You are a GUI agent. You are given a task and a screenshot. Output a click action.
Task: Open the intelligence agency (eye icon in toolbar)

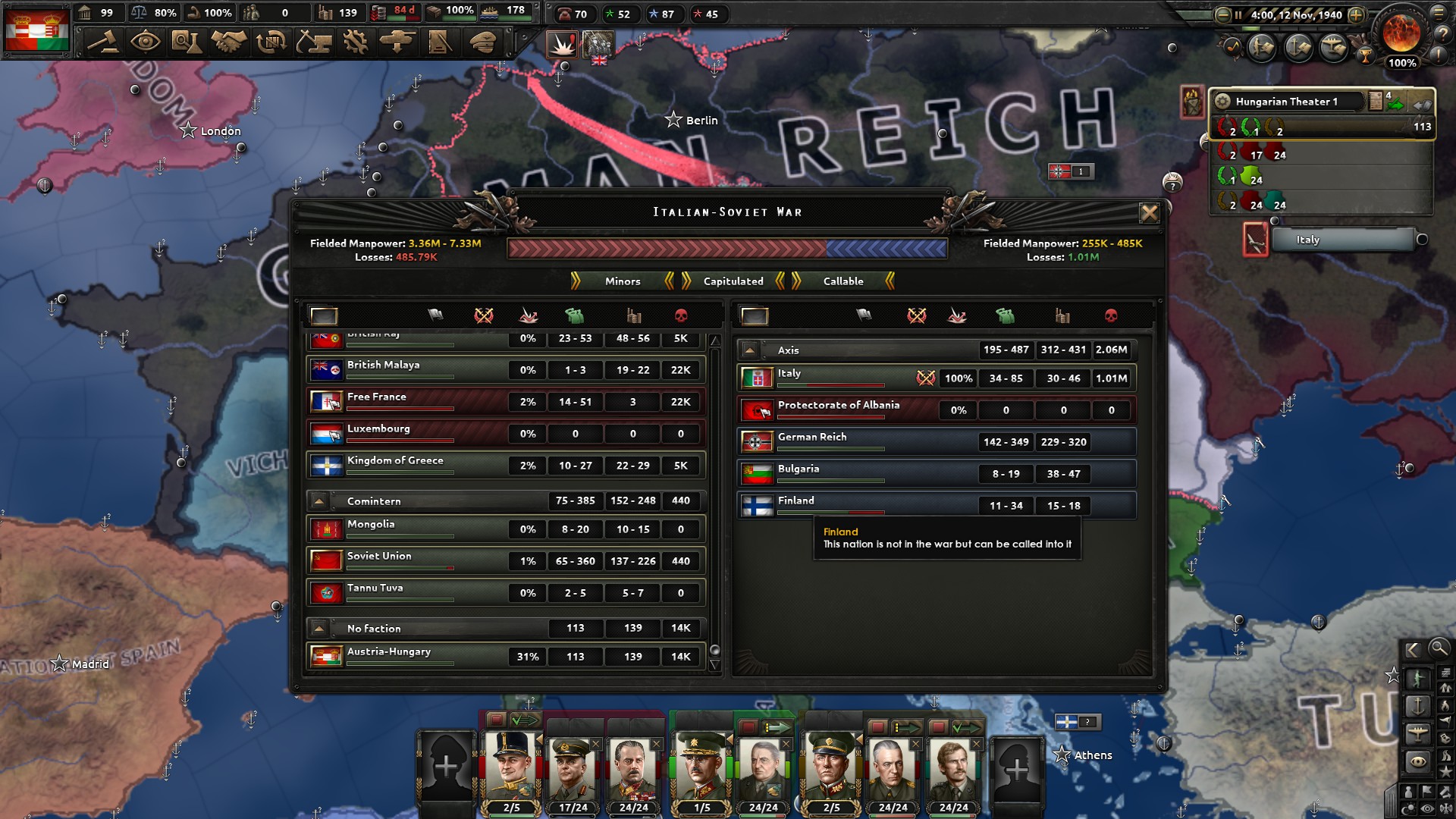point(147,42)
